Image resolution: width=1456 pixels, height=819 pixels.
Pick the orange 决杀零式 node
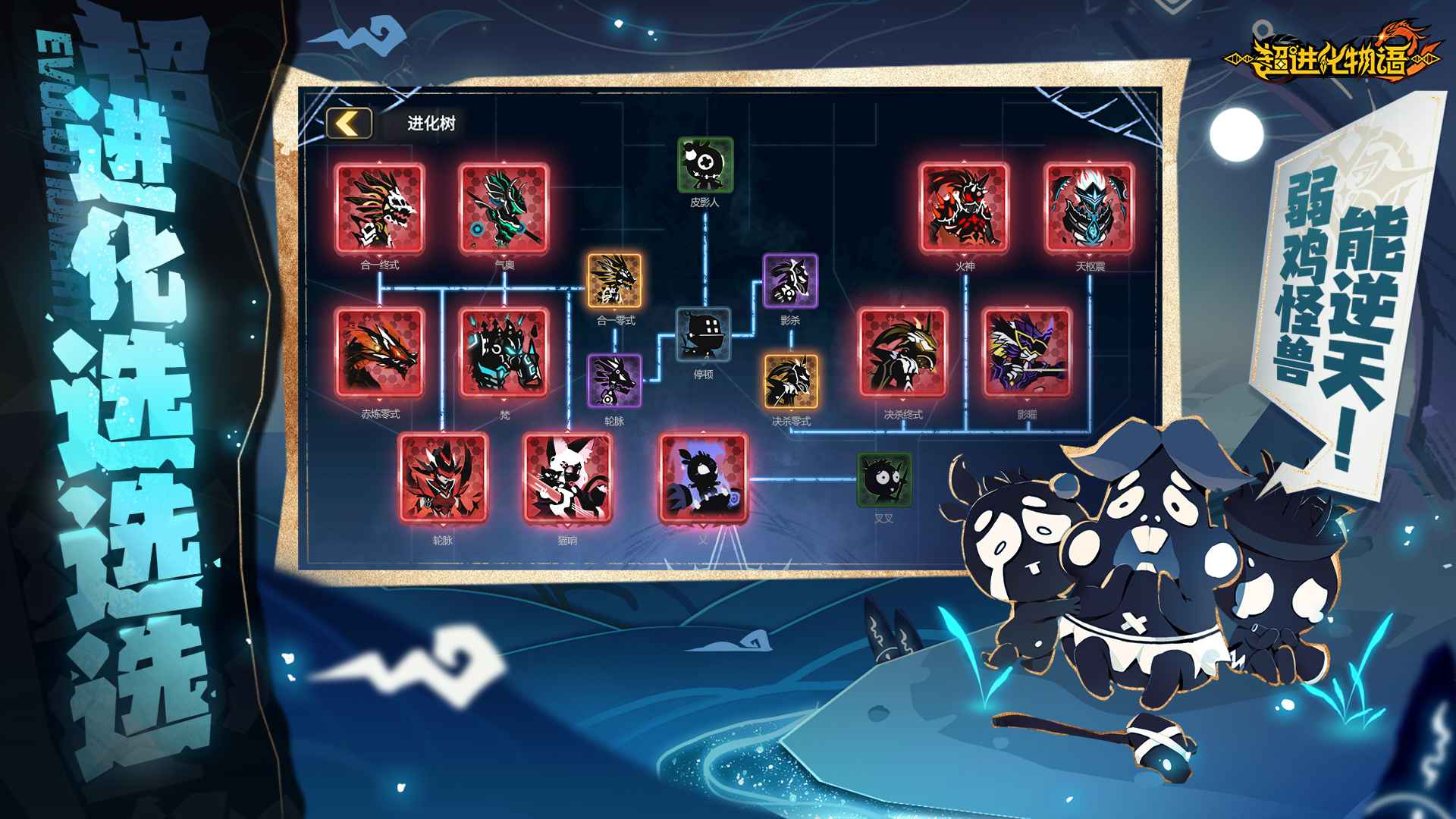(791, 381)
